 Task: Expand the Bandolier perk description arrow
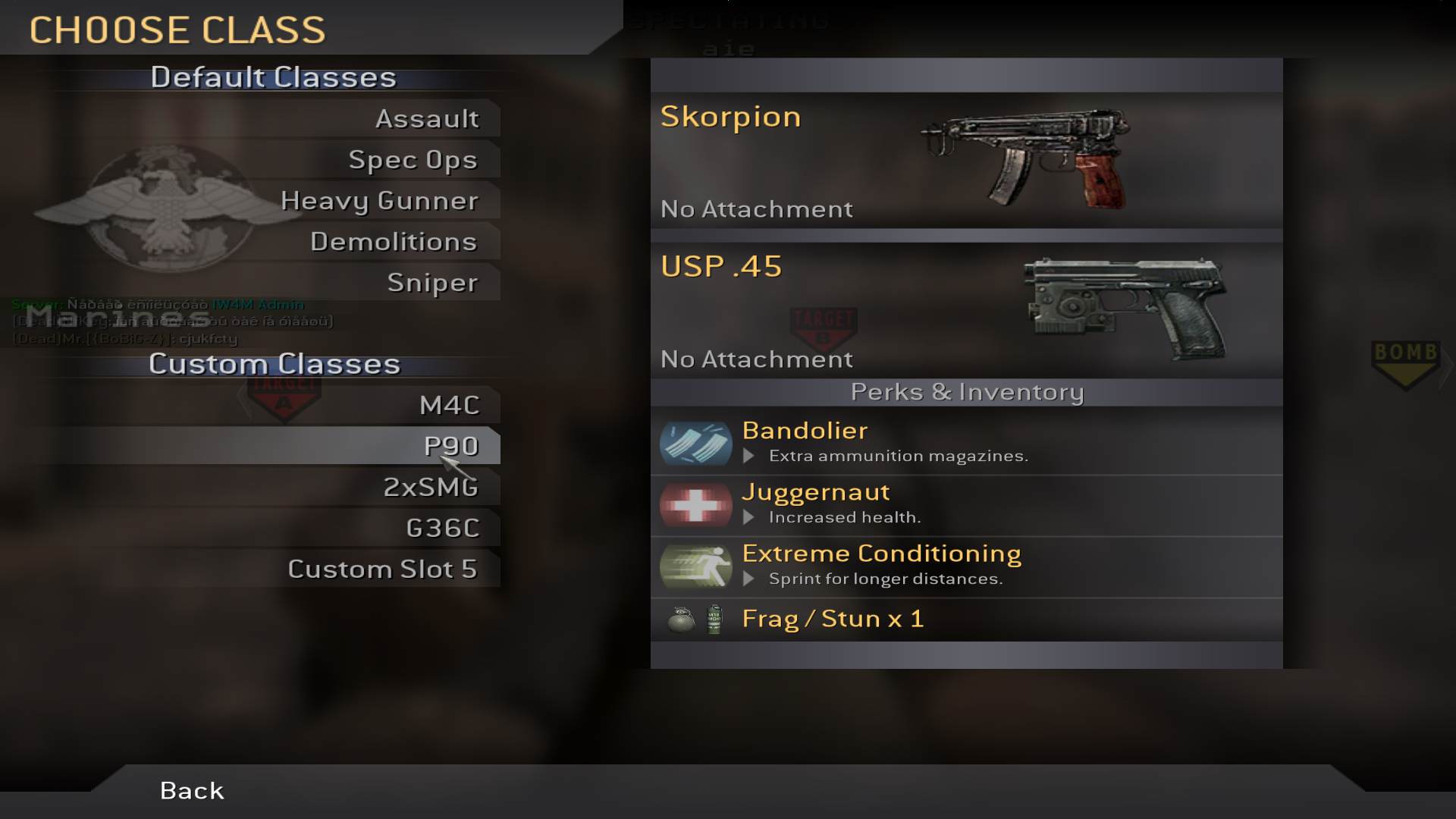[749, 456]
